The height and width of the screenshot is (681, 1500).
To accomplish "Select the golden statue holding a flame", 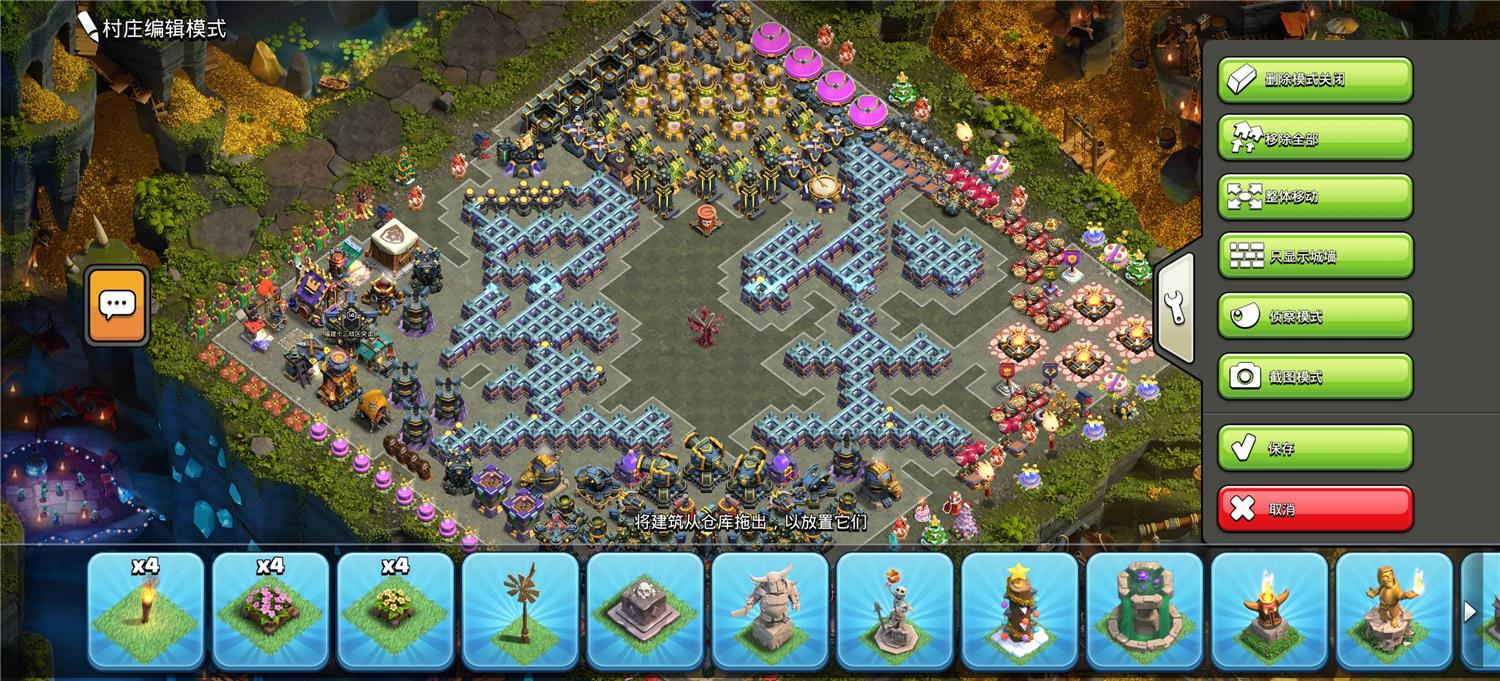I will [x=1394, y=610].
